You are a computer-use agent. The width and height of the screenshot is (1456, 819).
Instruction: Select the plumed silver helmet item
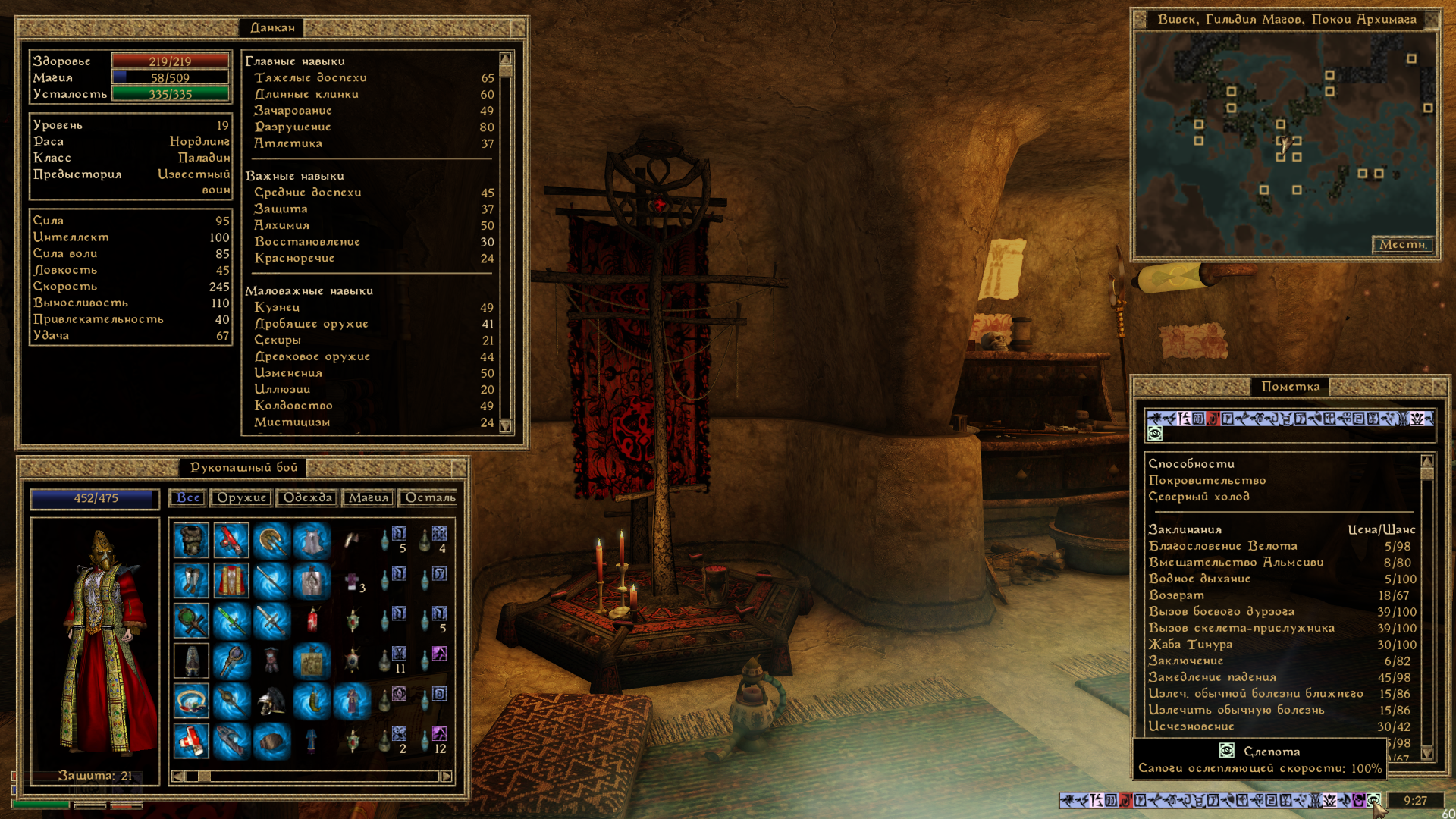[271, 701]
